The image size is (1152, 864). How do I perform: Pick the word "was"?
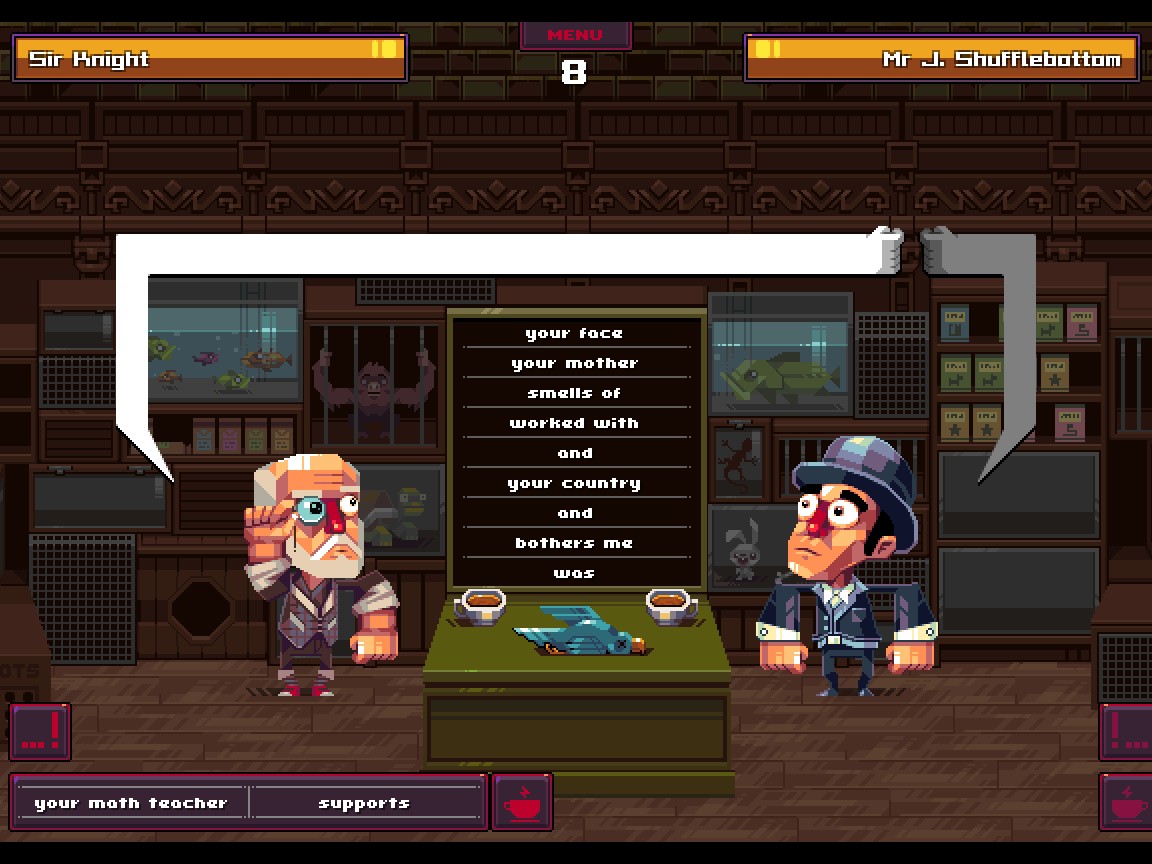pyautogui.click(x=575, y=573)
